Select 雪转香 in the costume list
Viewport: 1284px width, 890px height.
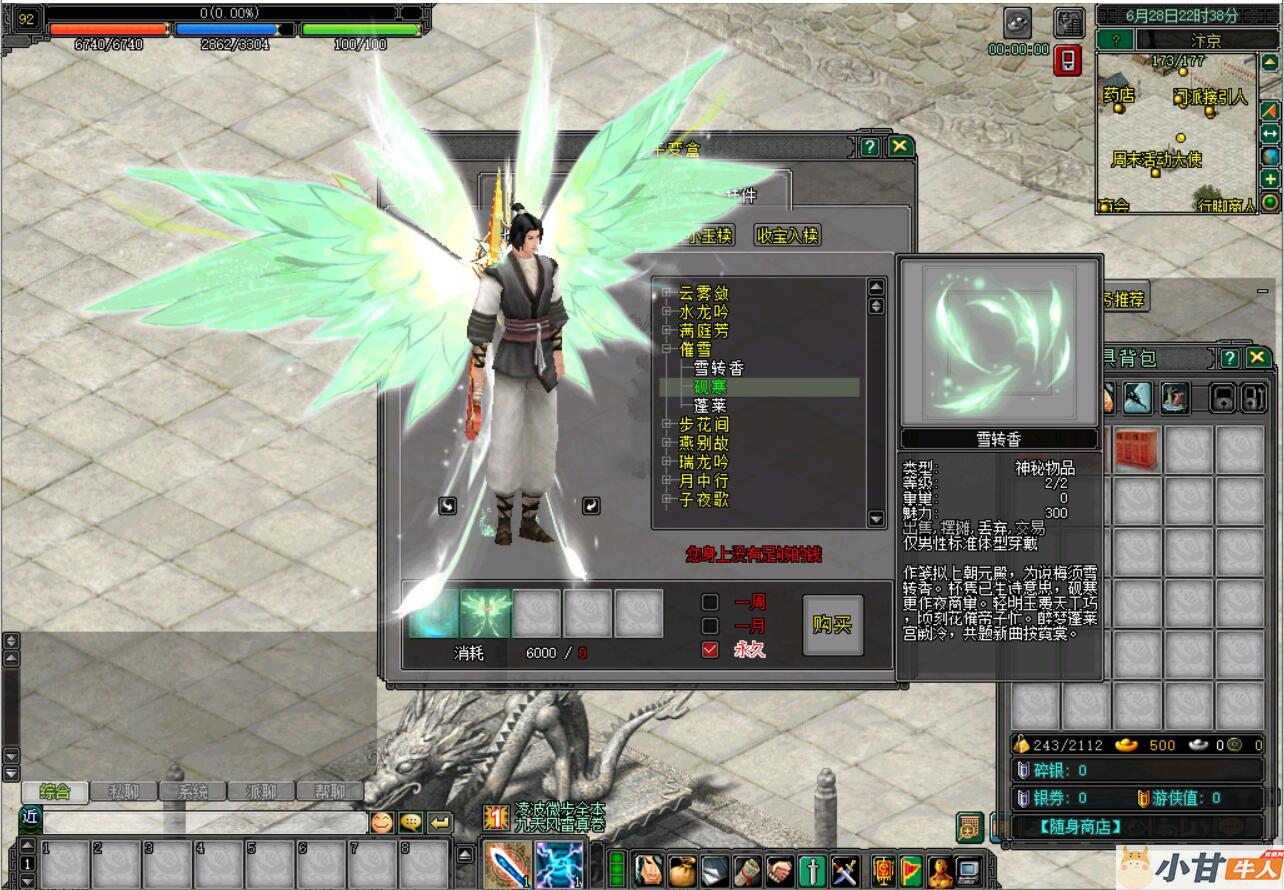tap(719, 368)
